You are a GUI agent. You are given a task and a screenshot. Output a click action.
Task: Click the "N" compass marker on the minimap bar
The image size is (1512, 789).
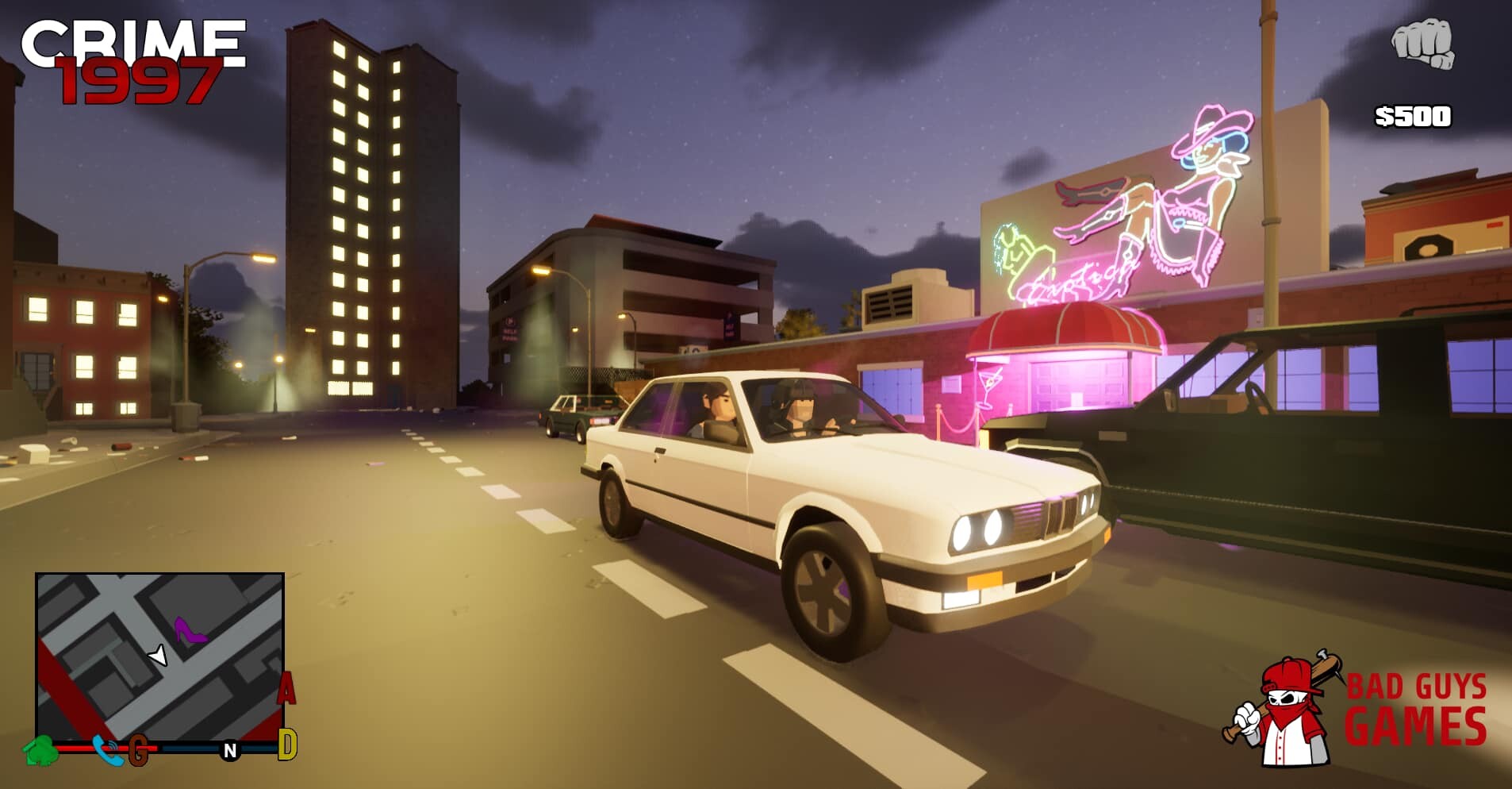point(231,749)
